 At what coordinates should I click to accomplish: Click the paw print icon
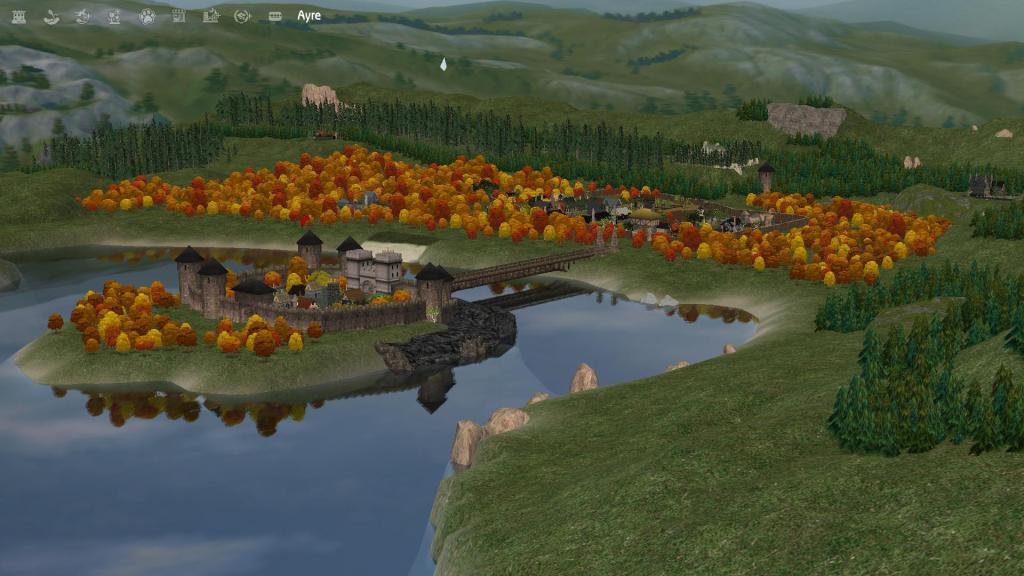pyautogui.click(x=146, y=16)
